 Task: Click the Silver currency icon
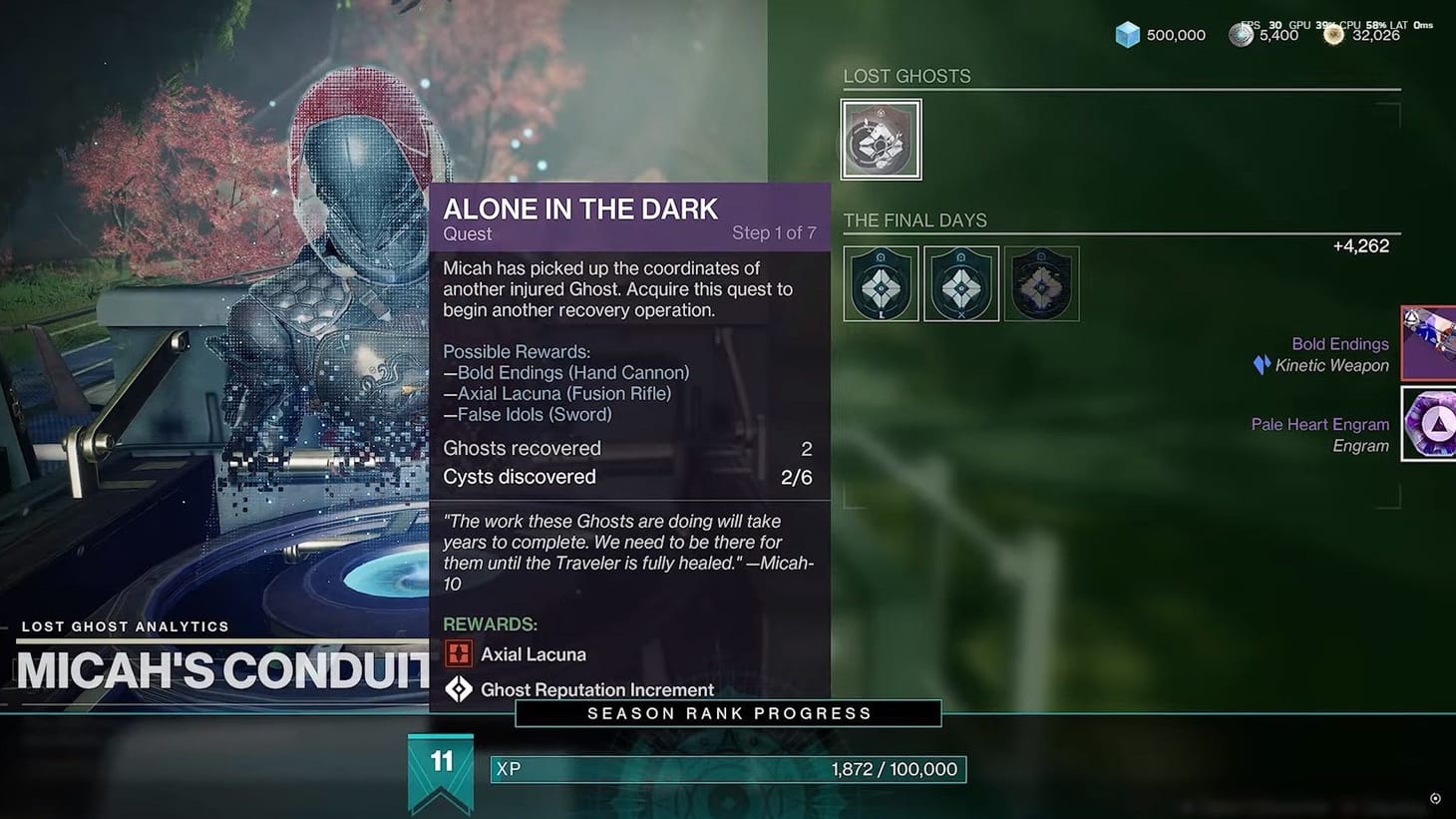(1242, 34)
